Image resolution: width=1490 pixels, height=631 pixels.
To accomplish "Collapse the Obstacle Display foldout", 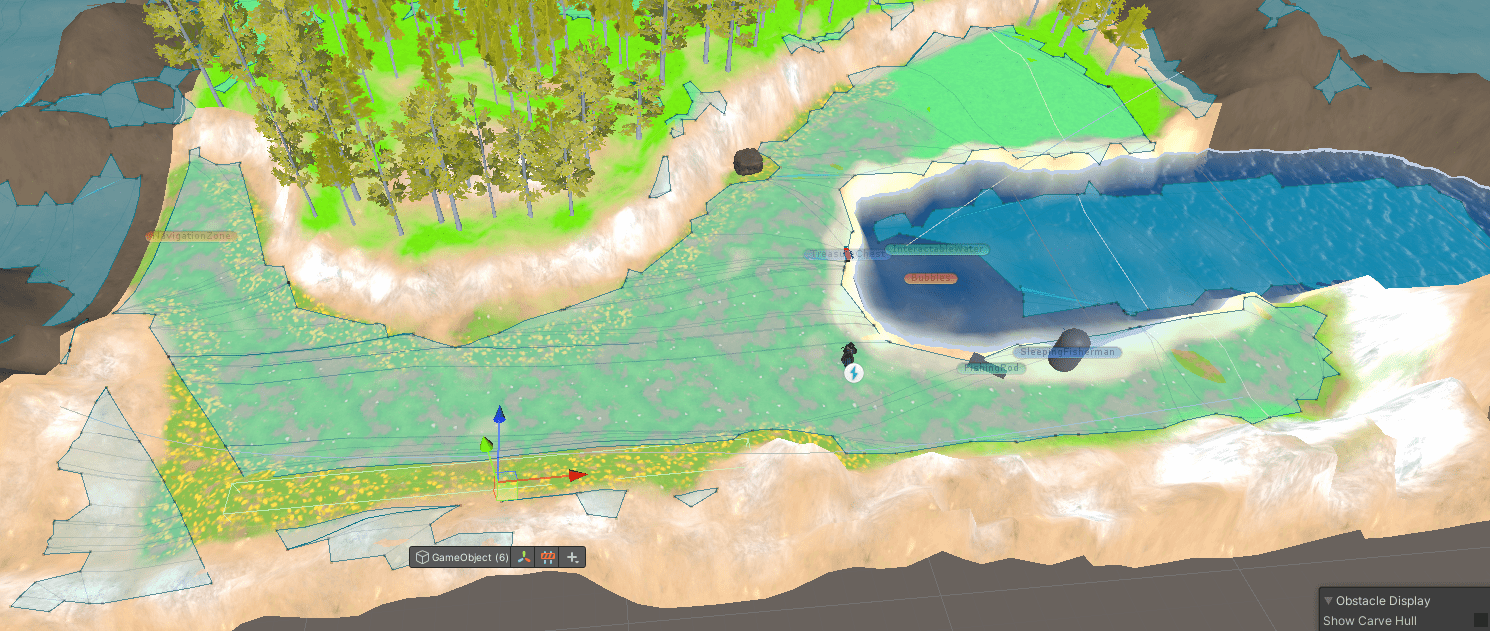I will [x=1328, y=601].
